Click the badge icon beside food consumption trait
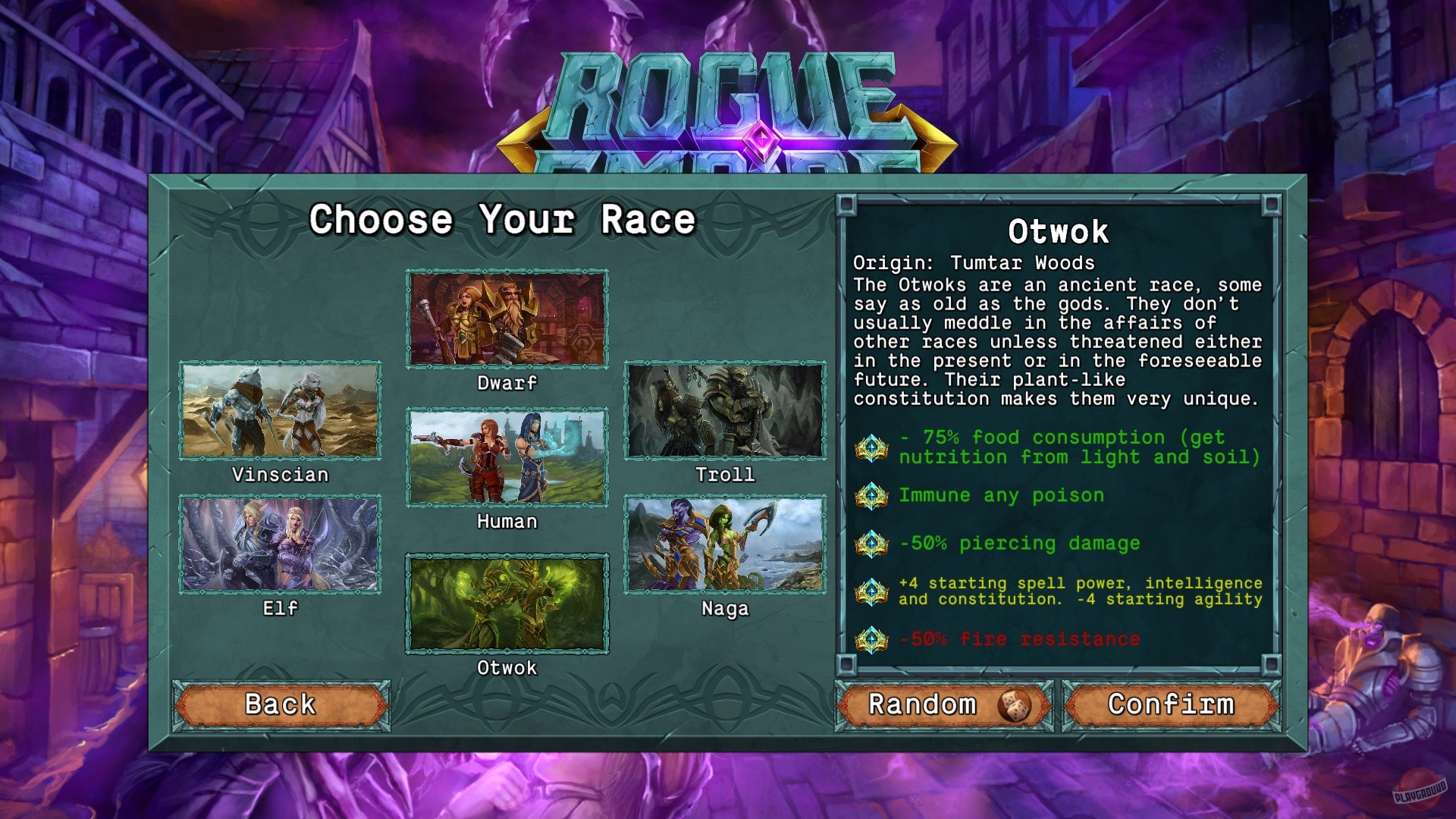The height and width of the screenshot is (819, 1456). (871, 447)
